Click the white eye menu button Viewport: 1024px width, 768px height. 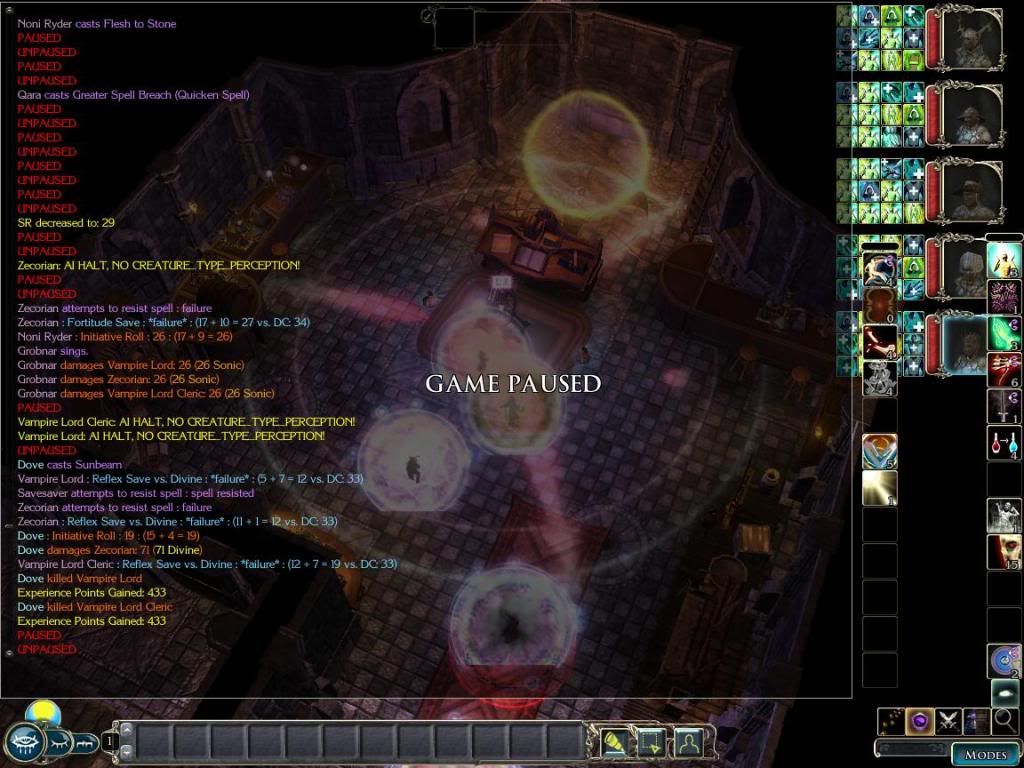tap(23, 743)
